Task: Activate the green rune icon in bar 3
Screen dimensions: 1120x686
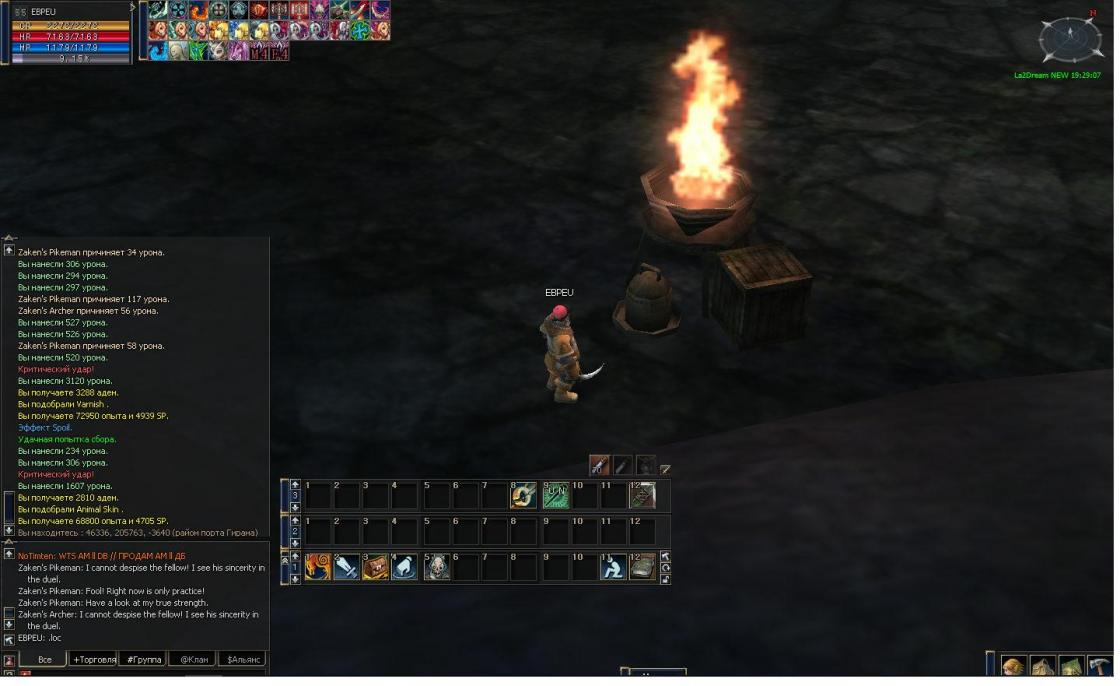Action: pos(555,495)
